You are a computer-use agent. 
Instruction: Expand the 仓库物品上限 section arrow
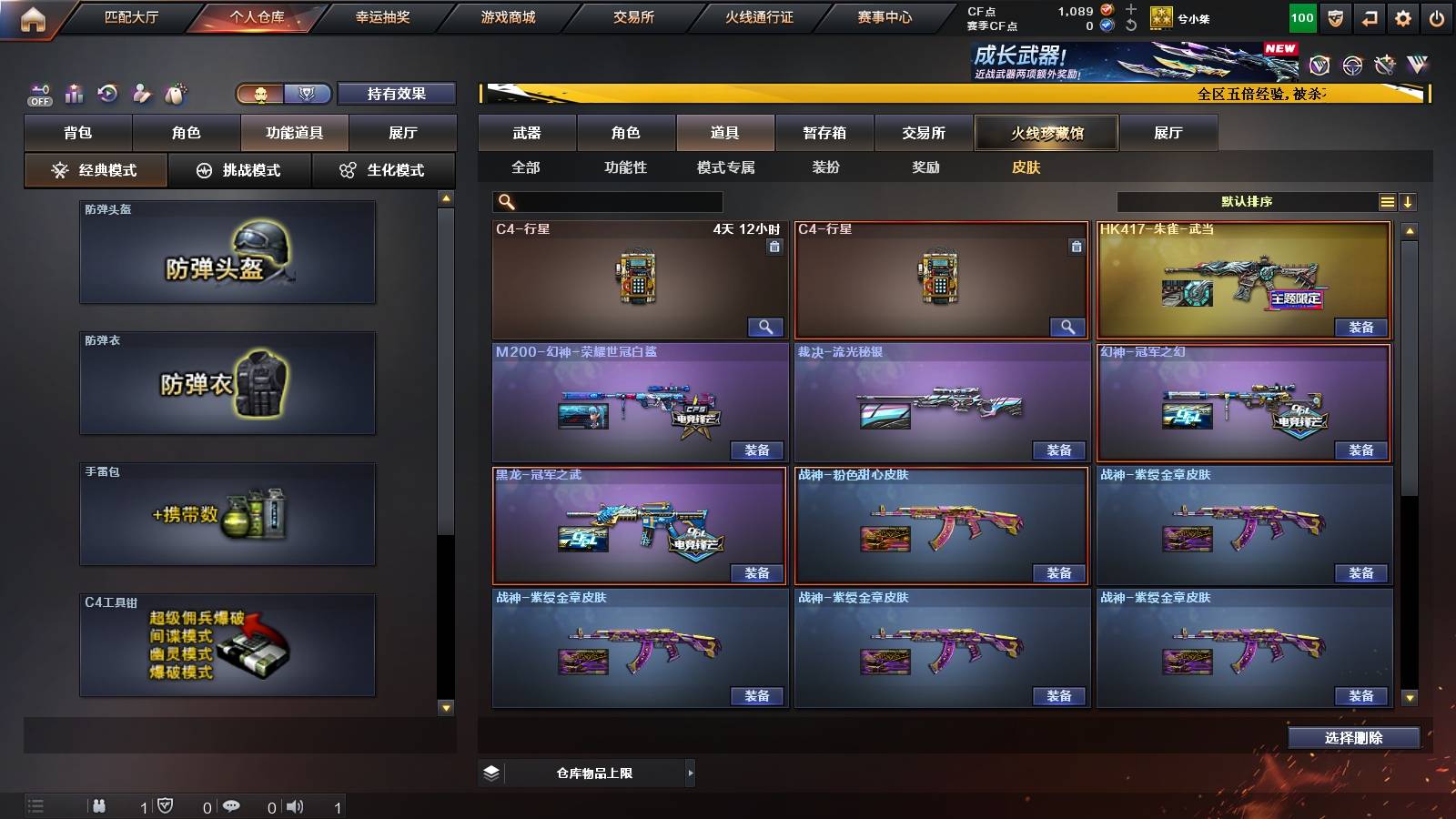(690, 772)
